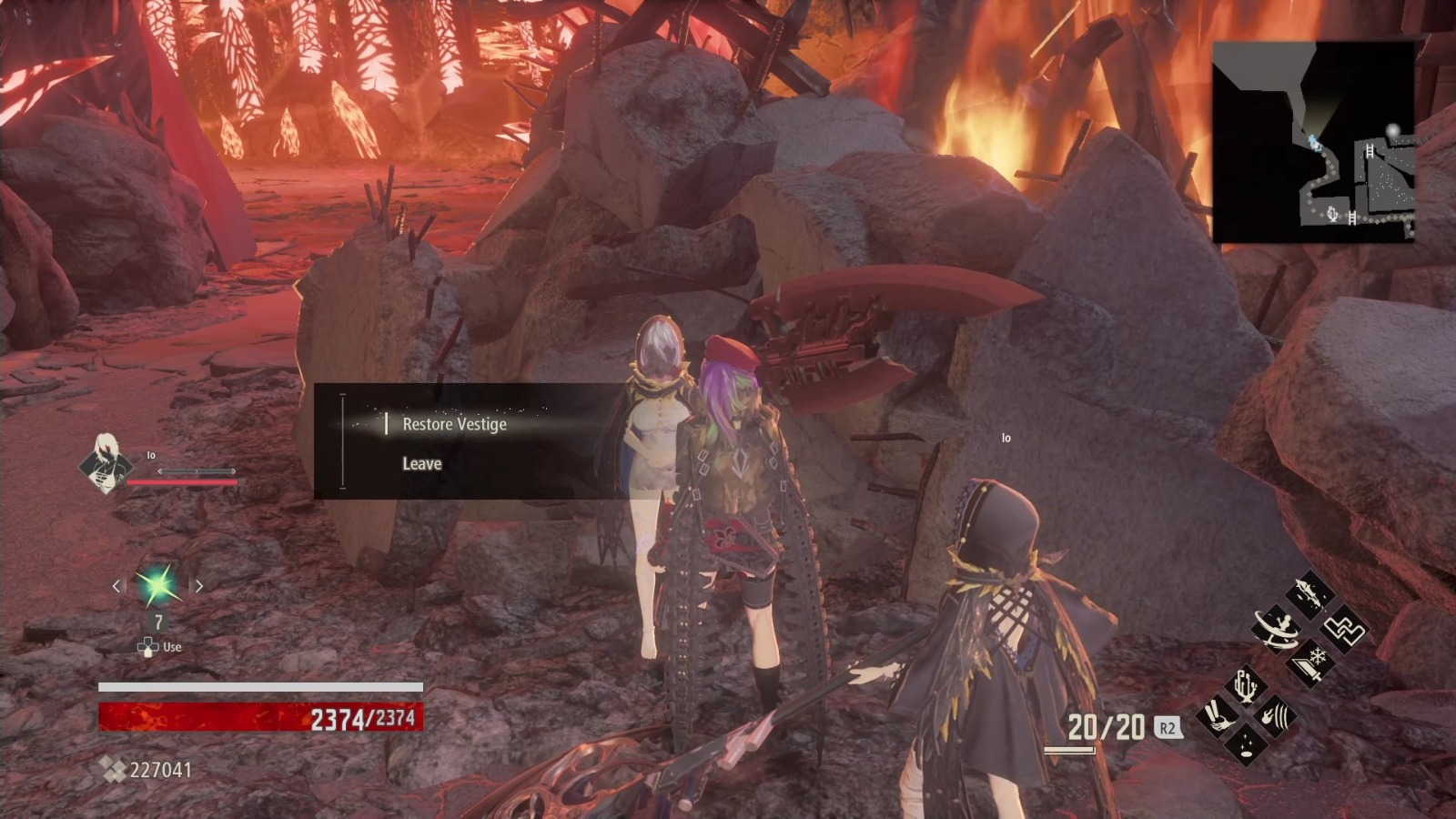The width and height of the screenshot is (1456, 819).
Task: Click the glowing star quick-use item
Action: 157,586
